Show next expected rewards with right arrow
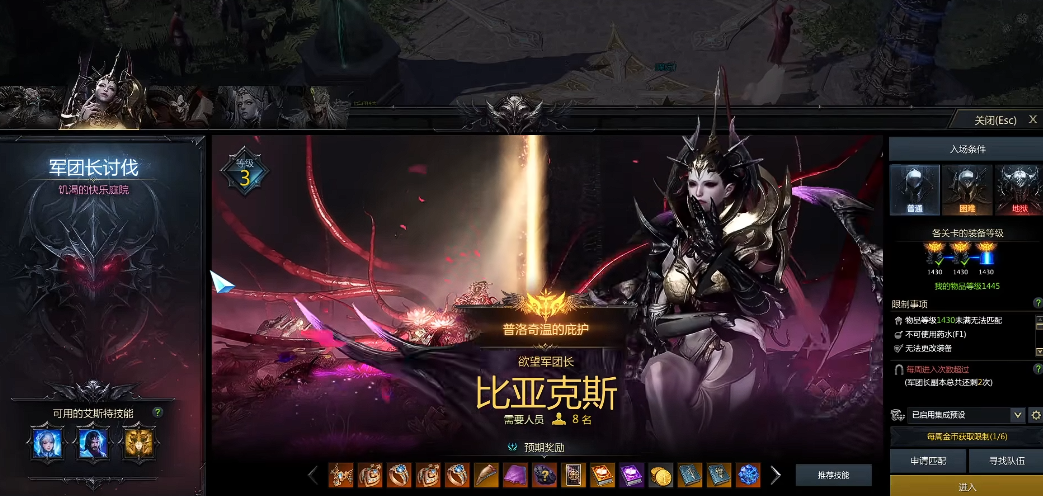 tap(775, 474)
